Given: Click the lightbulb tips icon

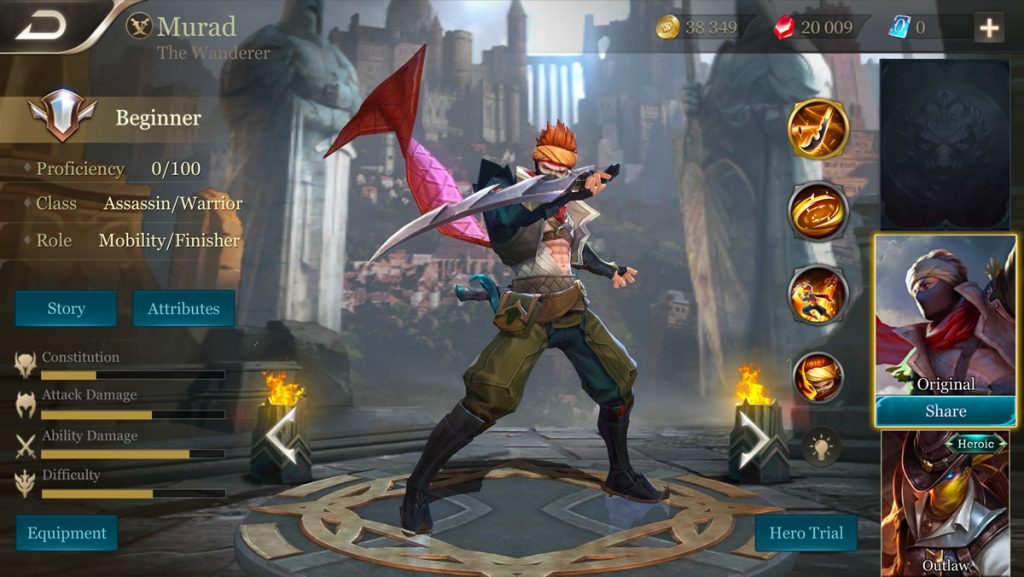Looking at the screenshot, I should [821, 445].
